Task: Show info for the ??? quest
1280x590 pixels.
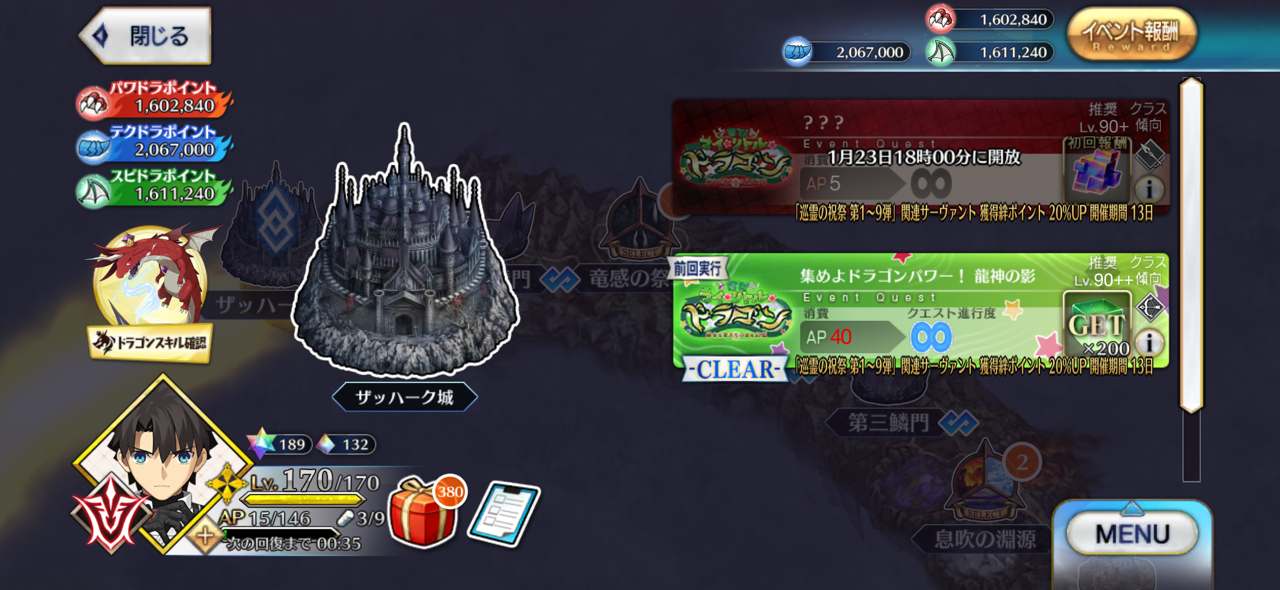Action: 1150,189
